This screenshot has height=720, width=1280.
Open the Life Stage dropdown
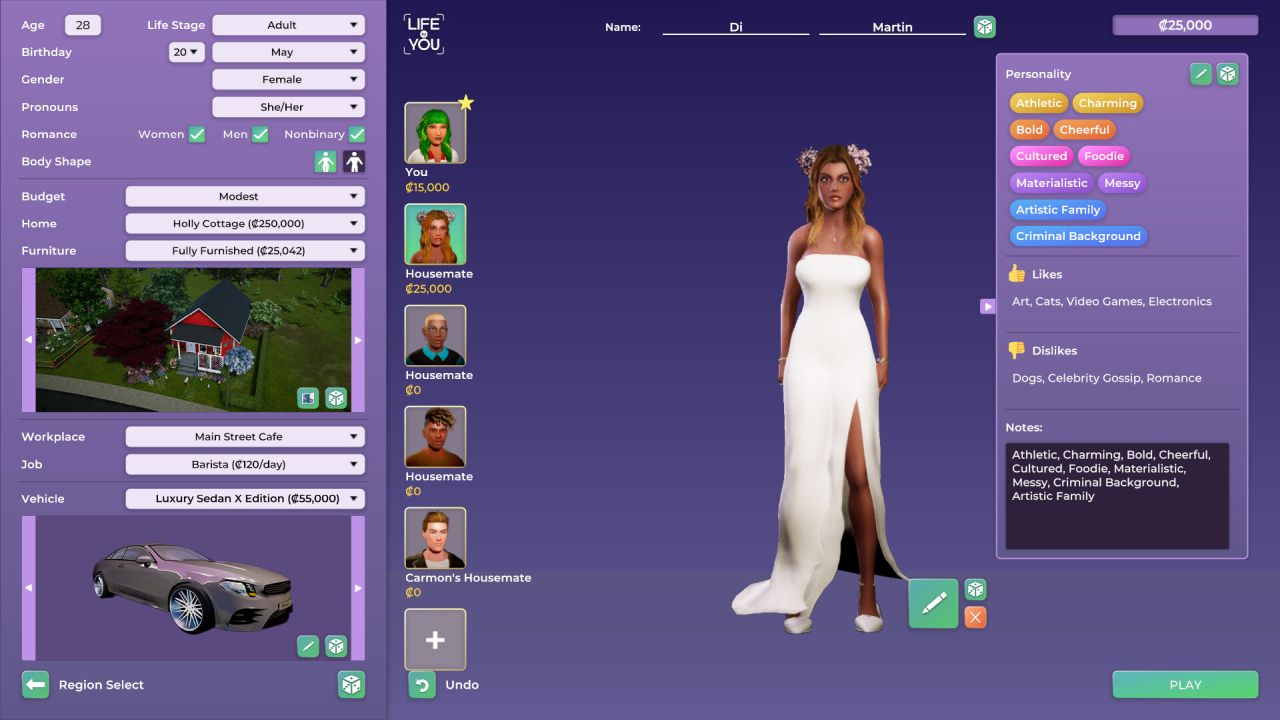288,24
